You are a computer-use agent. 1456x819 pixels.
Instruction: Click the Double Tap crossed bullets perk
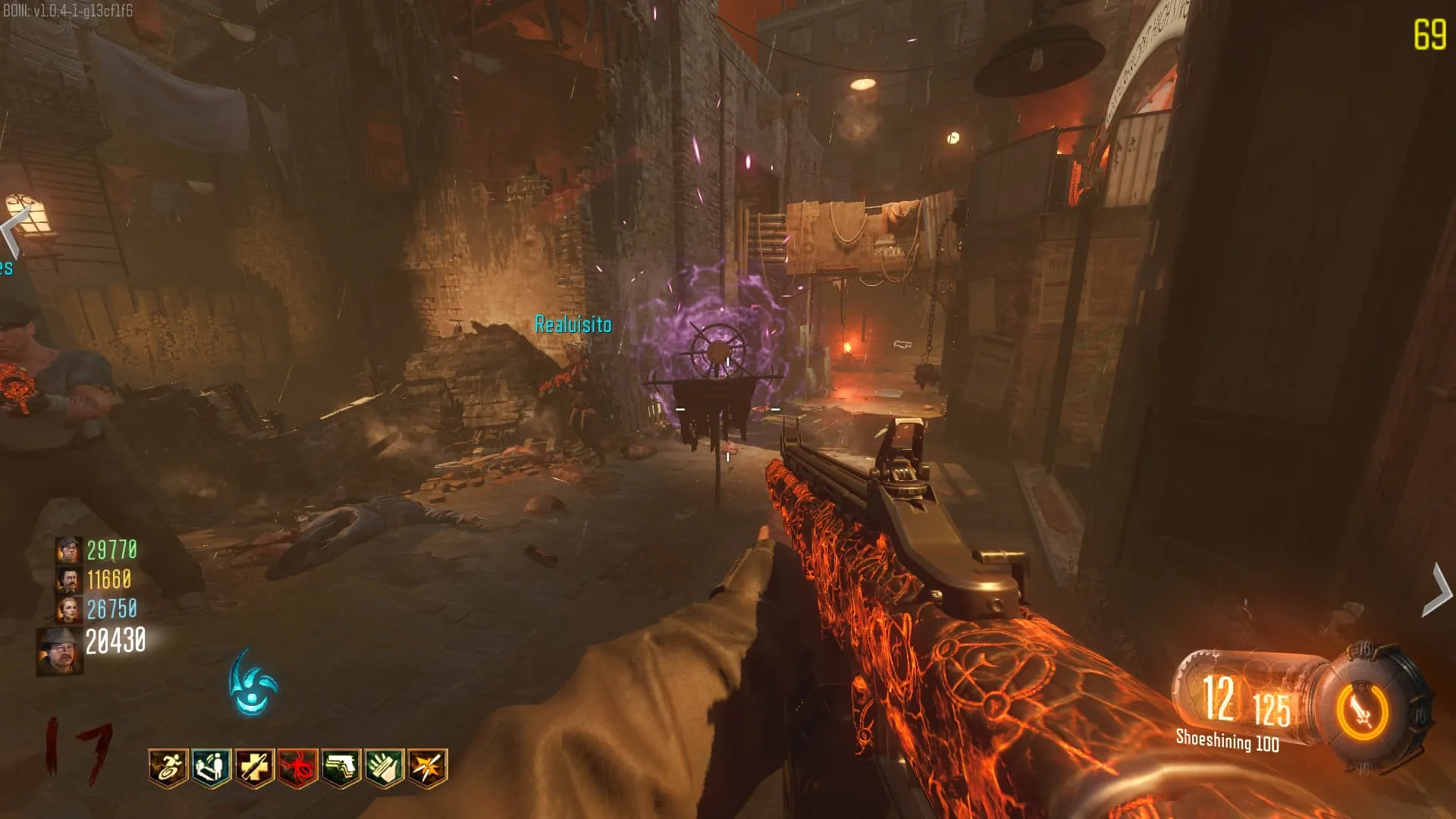(428, 767)
